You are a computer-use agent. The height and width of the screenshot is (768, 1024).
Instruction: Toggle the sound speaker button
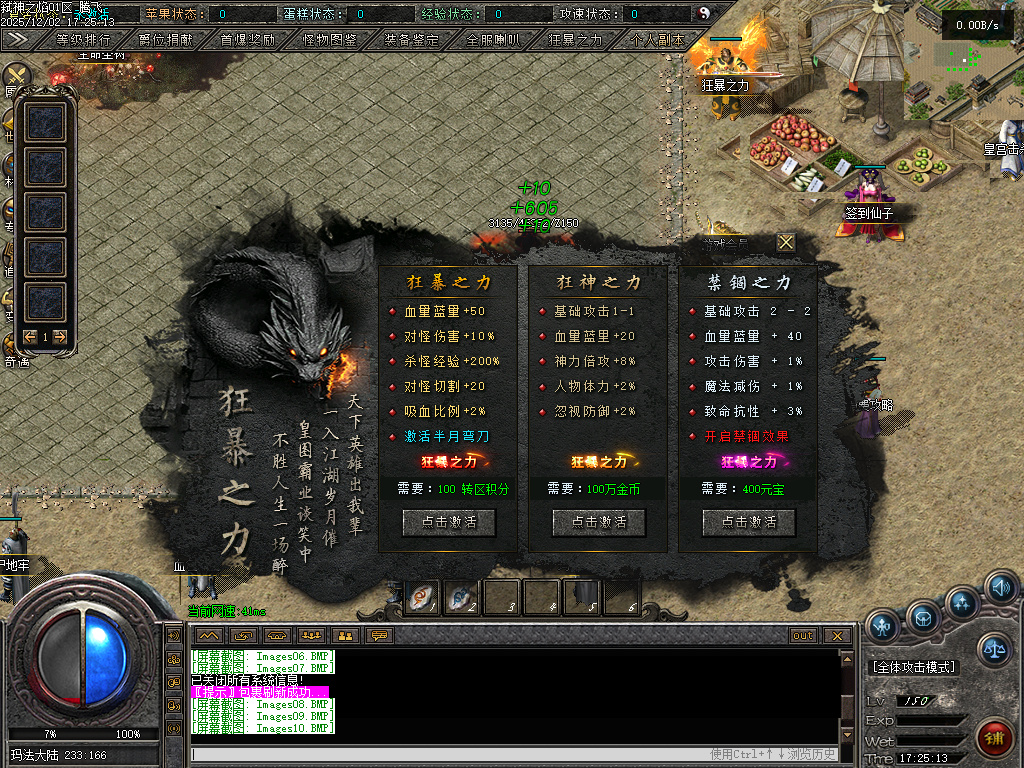click(1001, 586)
